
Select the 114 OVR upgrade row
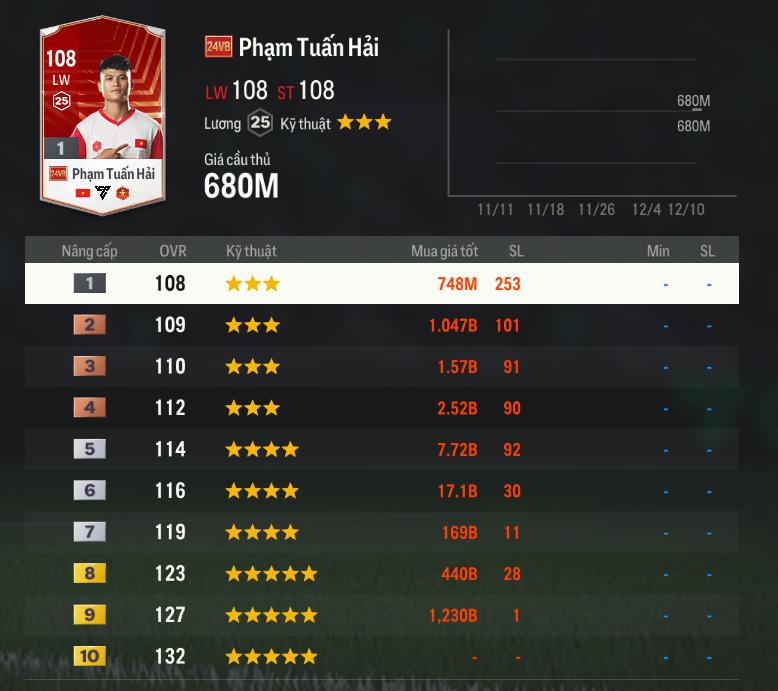[x=381, y=450]
